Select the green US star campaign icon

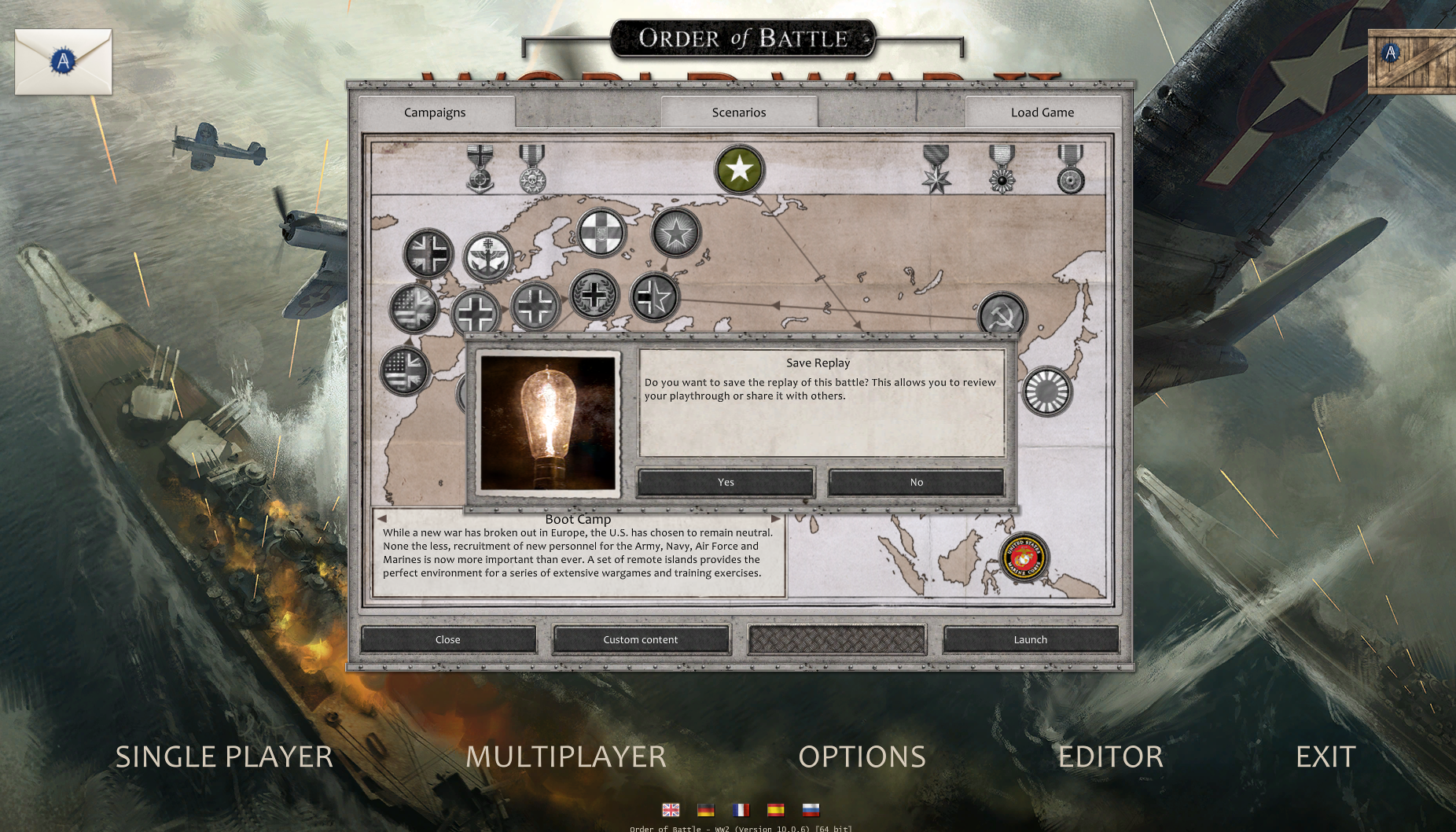739,169
